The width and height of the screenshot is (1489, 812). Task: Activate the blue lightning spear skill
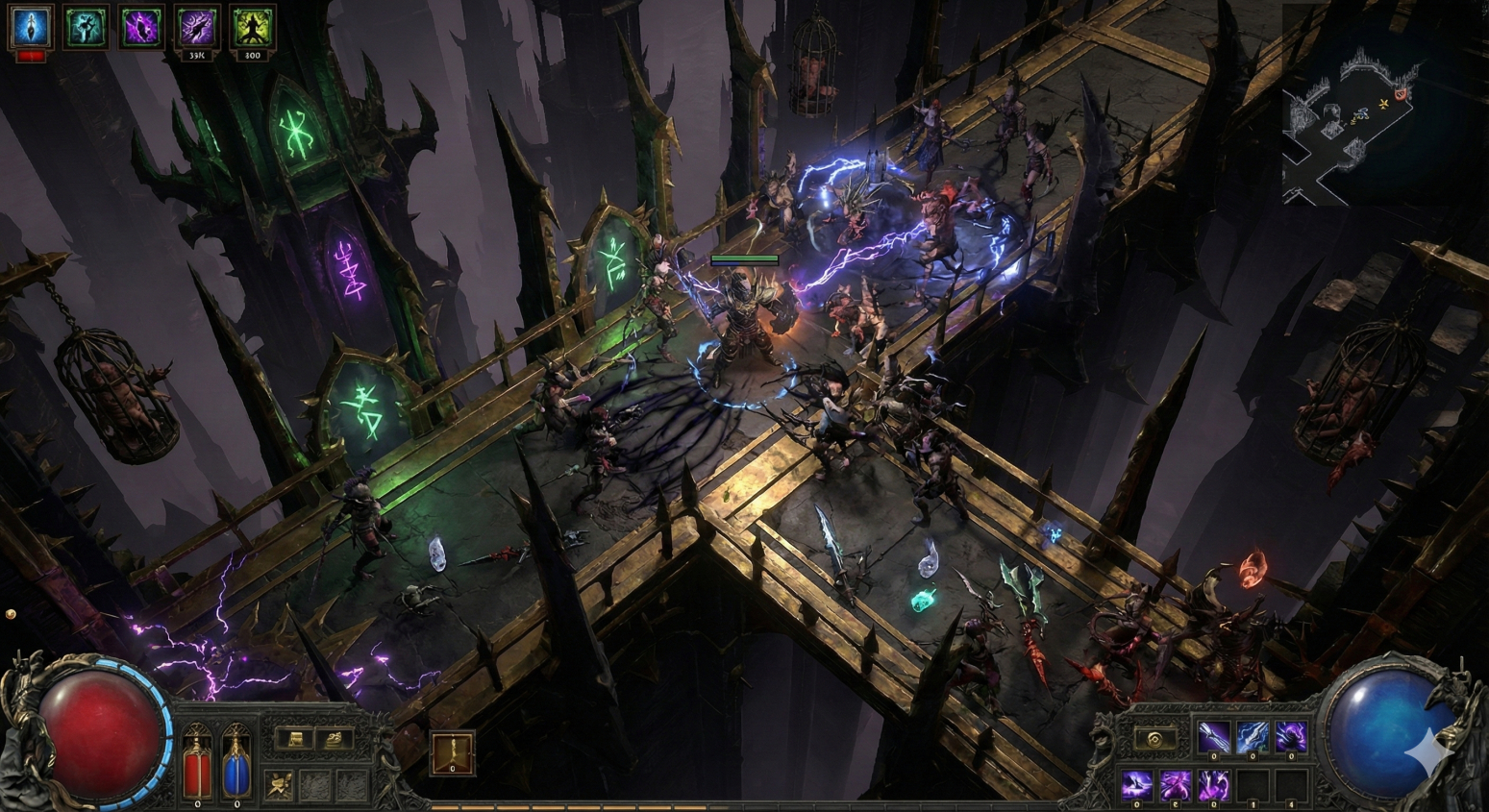tap(1253, 737)
